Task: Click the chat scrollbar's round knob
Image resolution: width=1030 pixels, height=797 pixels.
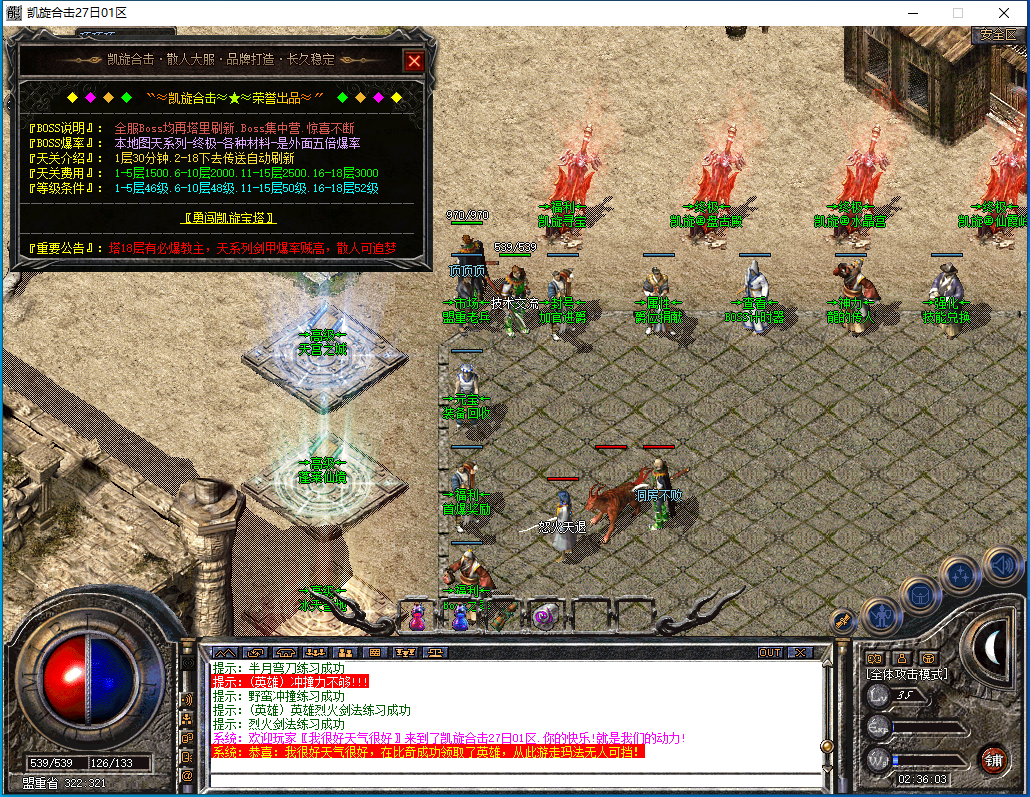Action: click(x=826, y=745)
